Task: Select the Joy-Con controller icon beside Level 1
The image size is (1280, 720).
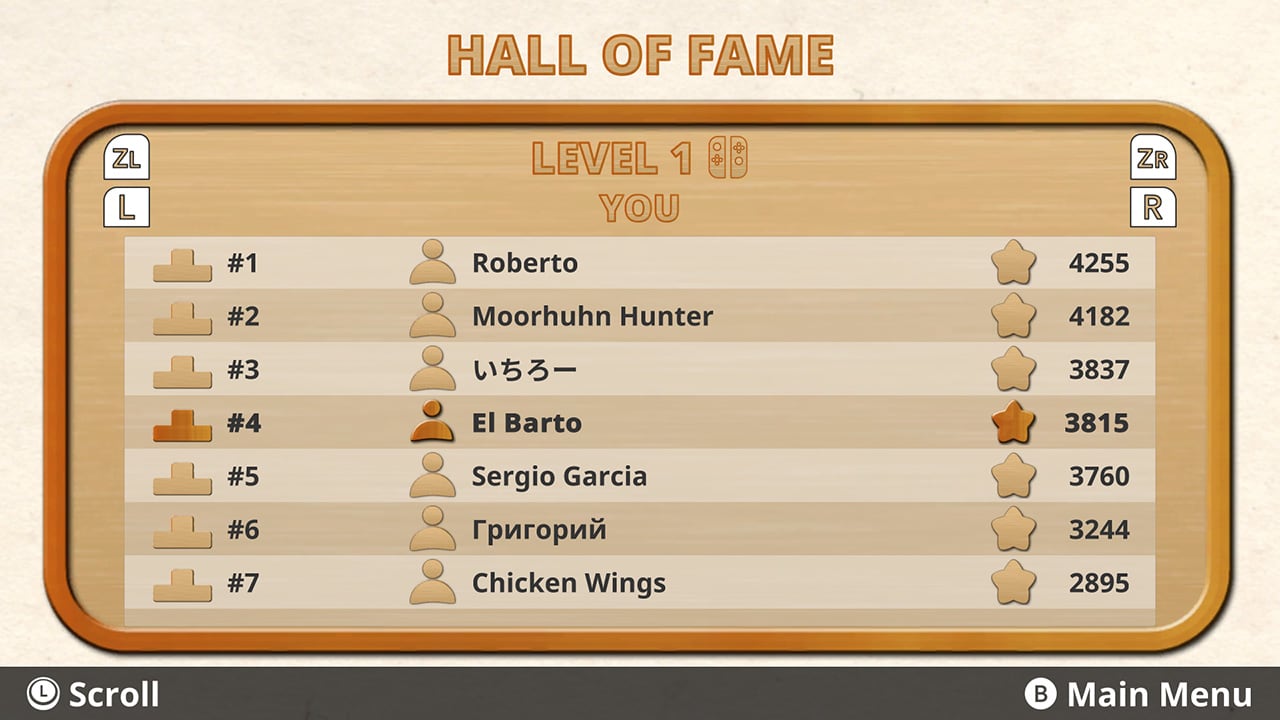Action: point(730,157)
